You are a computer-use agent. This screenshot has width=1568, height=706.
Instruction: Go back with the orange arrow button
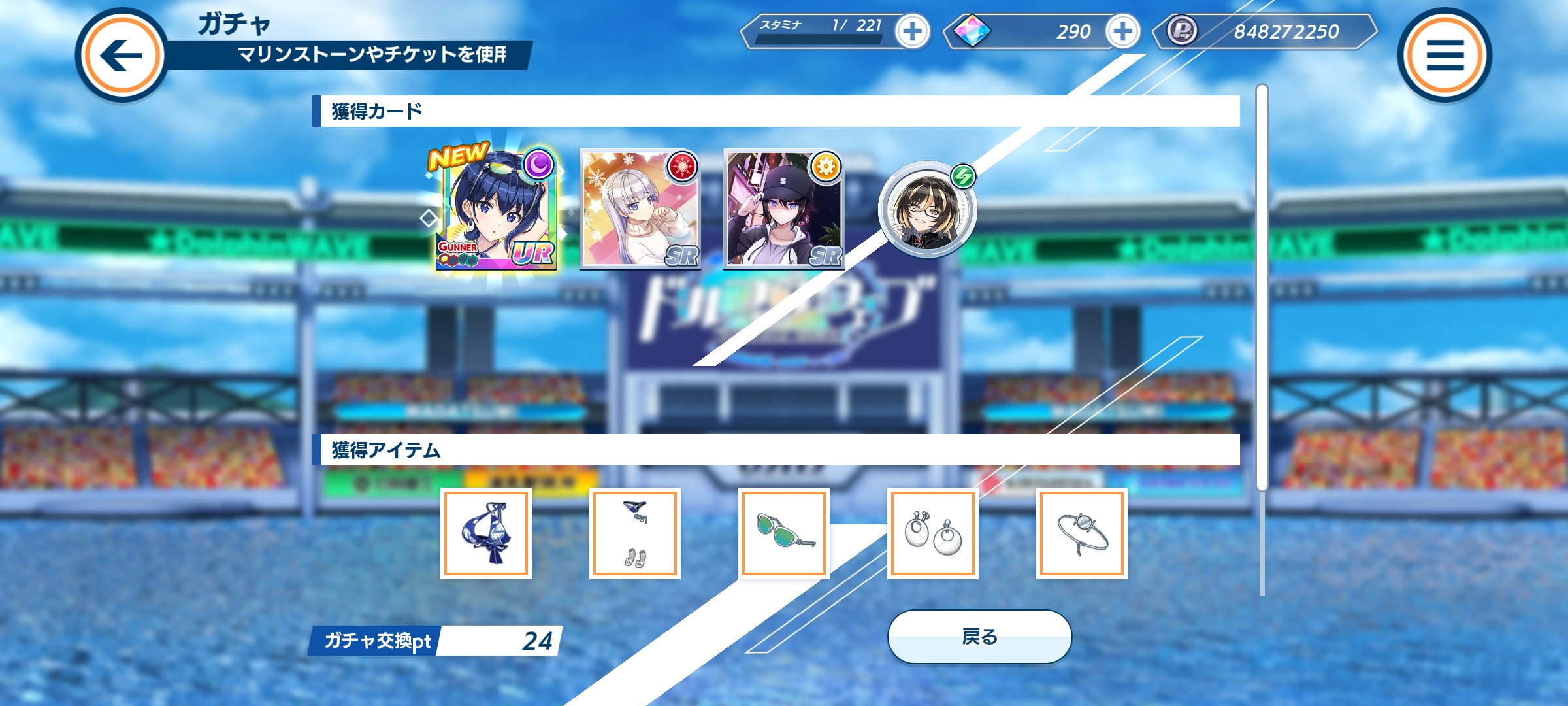(x=122, y=55)
